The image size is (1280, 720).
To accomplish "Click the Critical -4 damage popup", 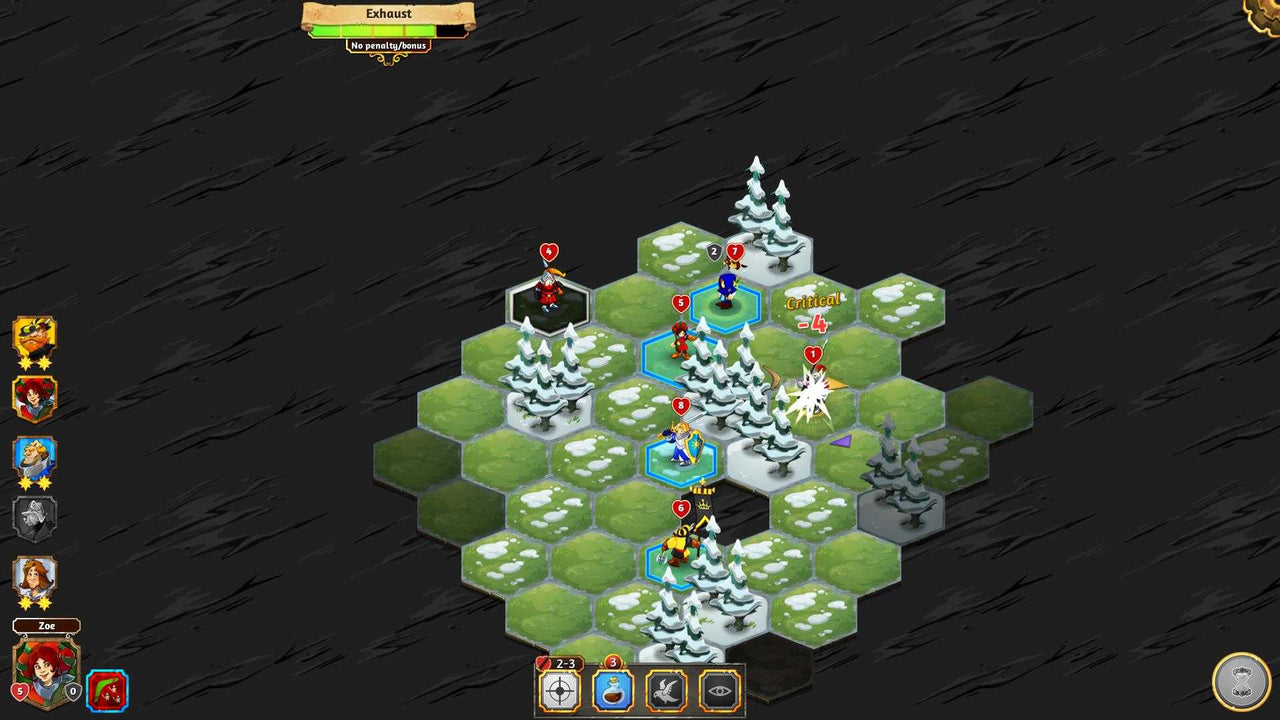I will click(813, 311).
